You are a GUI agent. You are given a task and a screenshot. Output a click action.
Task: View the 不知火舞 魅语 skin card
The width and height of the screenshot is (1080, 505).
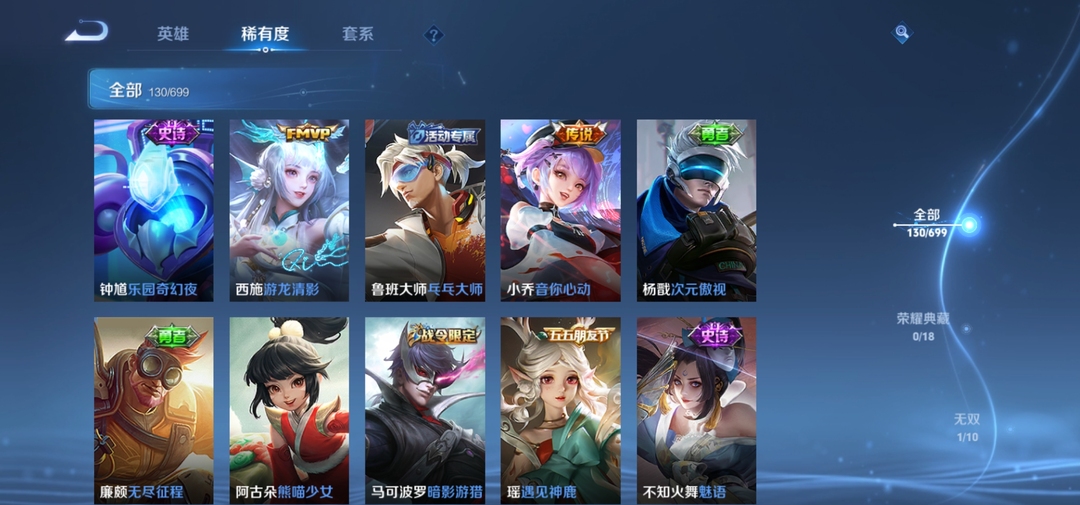click(696, 410)
